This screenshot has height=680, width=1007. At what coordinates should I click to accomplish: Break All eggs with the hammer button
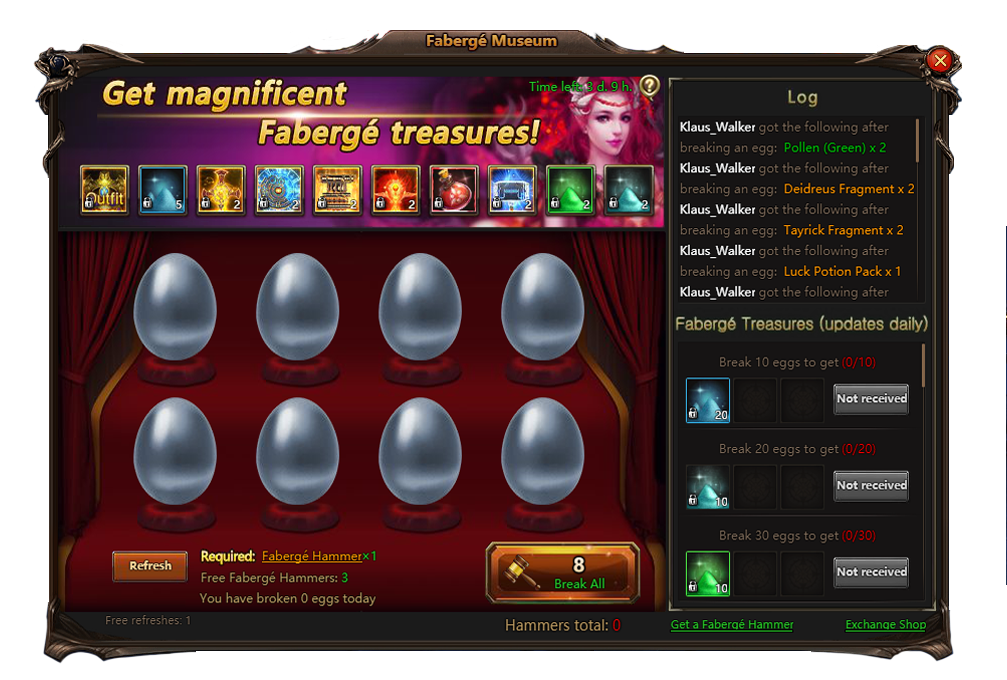[x=563, y=573]
